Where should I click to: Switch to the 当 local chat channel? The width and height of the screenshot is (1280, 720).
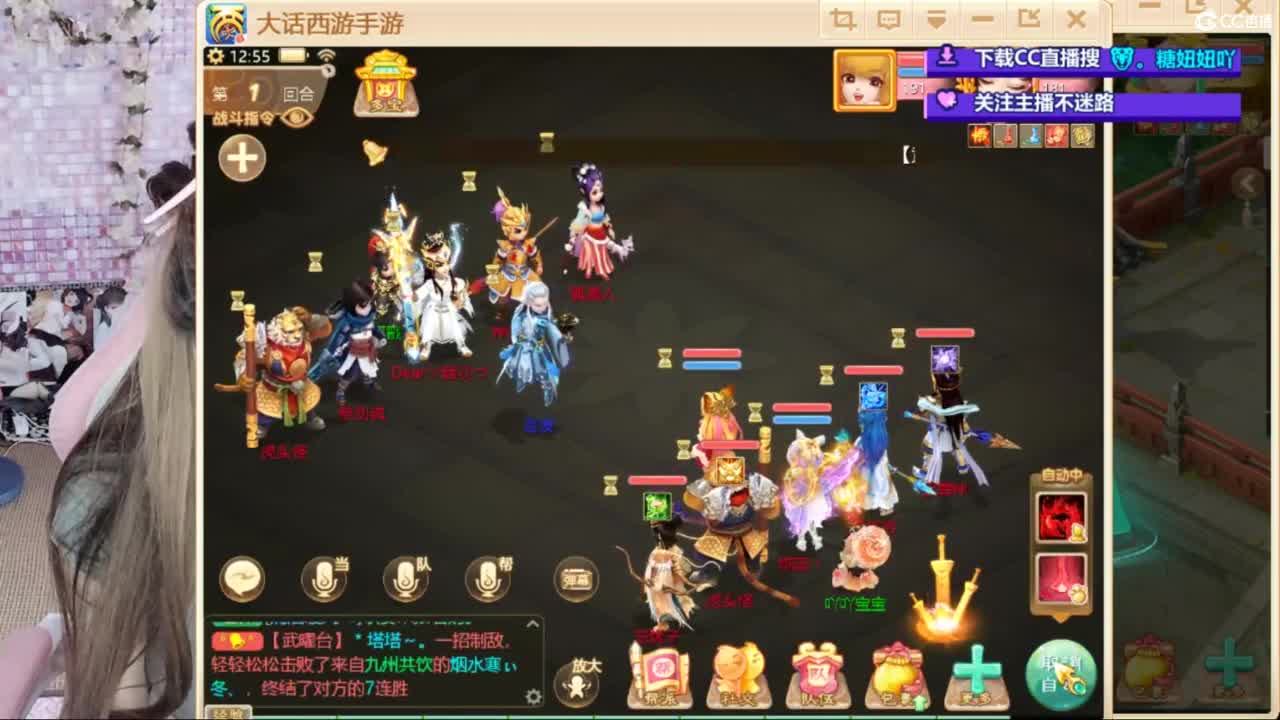[x=323, y=578]
